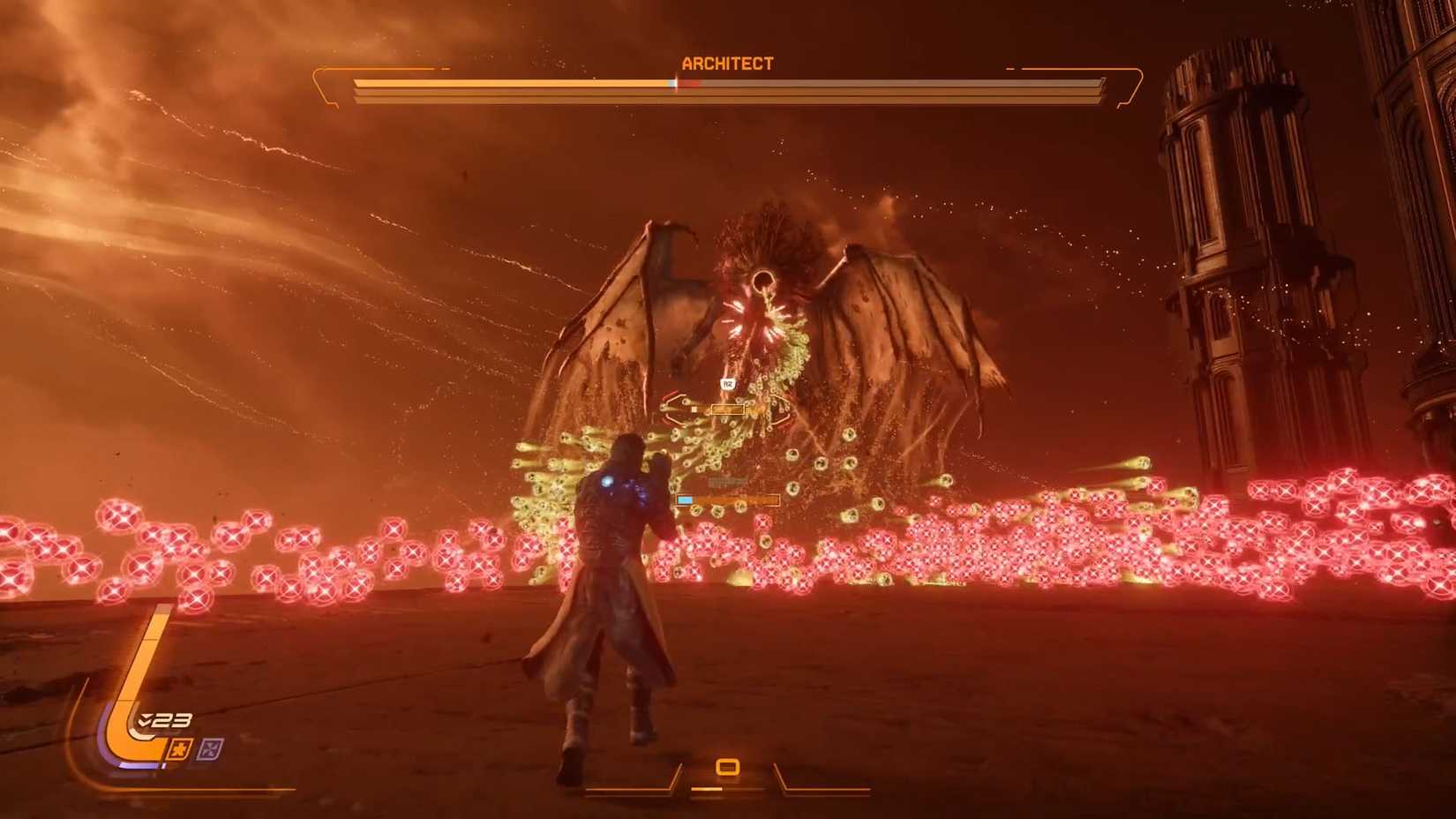Click the ARCHITECT boss name label at top

click(x=727, y=63)
